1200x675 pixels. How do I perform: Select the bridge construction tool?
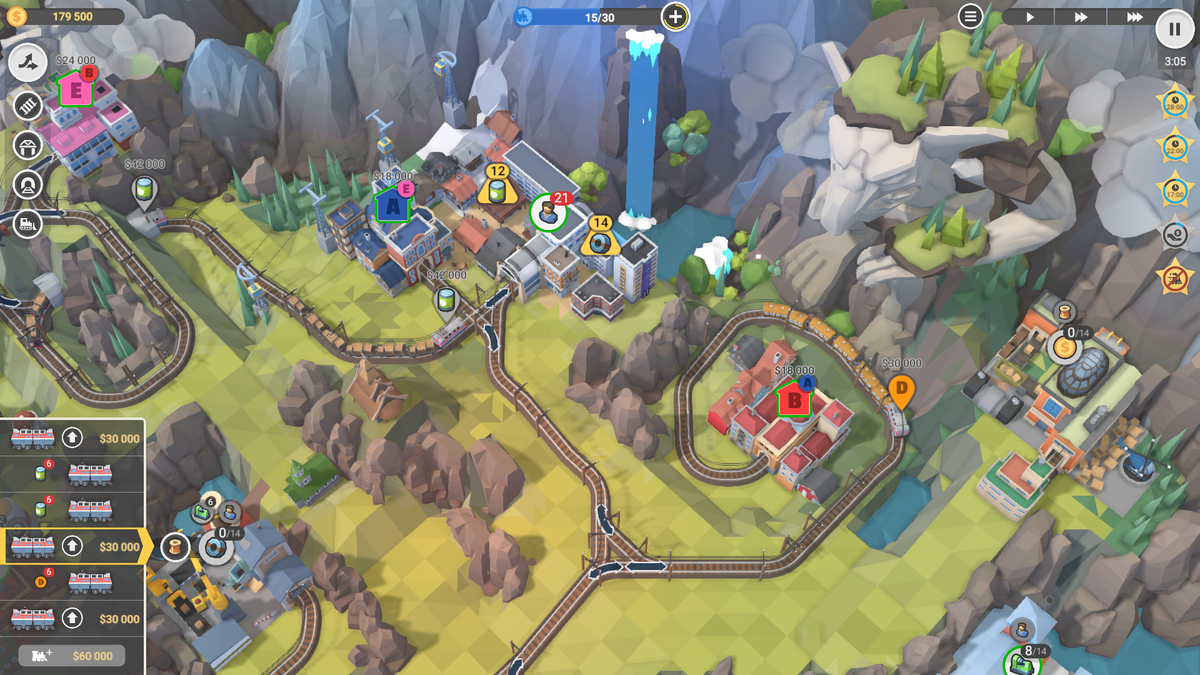pos(28,145)
